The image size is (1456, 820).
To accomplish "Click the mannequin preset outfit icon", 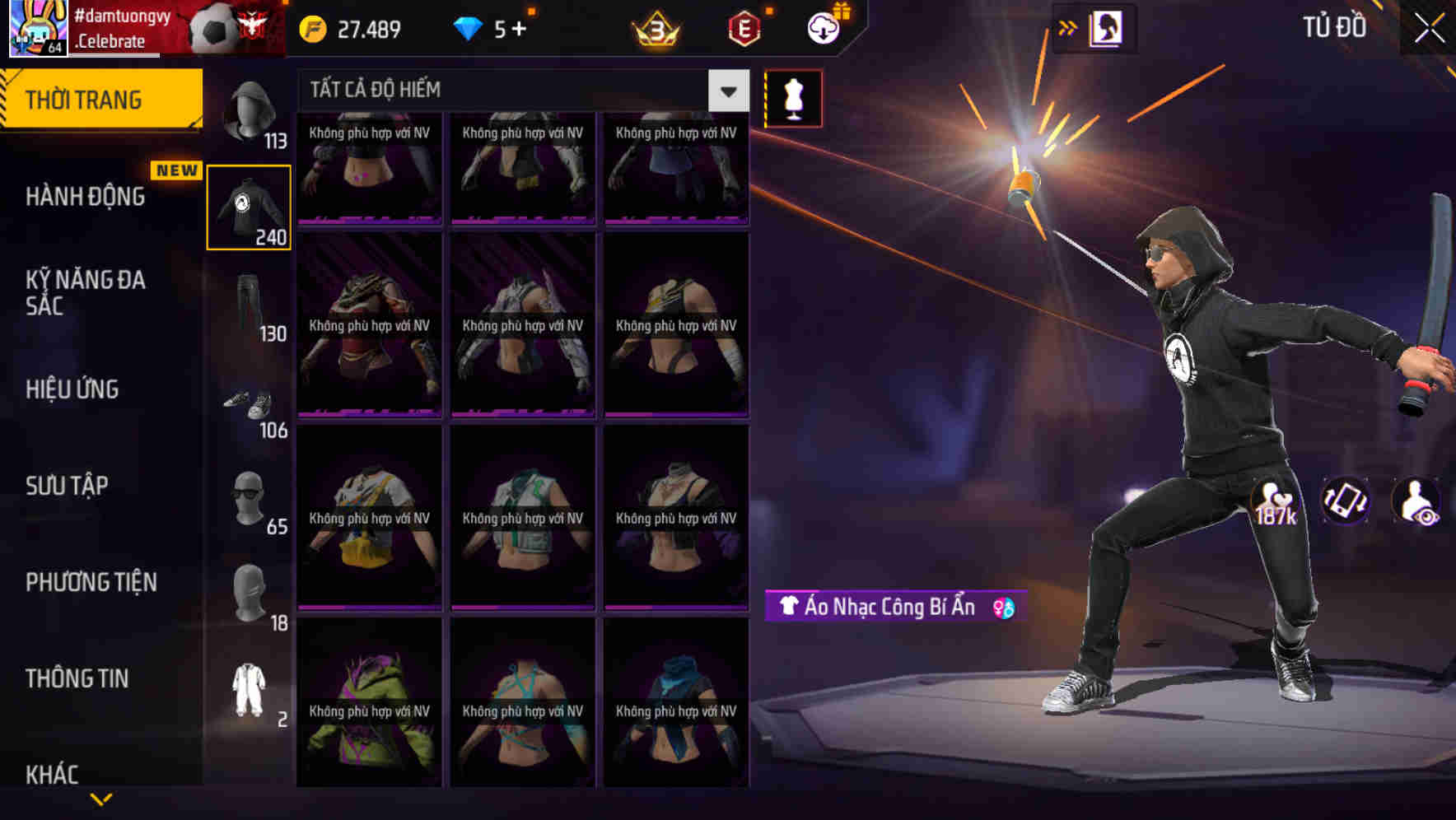I will [x=791, y=98].
